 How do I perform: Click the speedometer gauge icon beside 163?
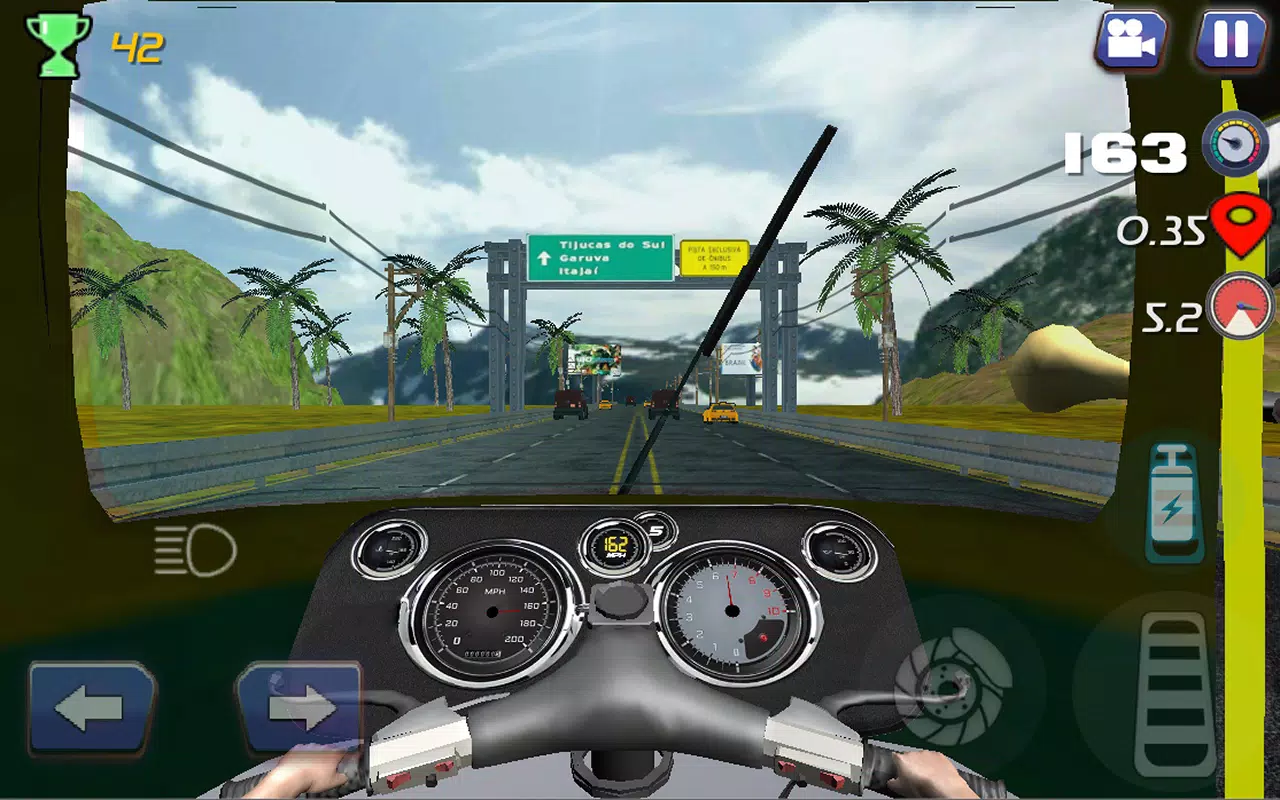pos(1235,147)
